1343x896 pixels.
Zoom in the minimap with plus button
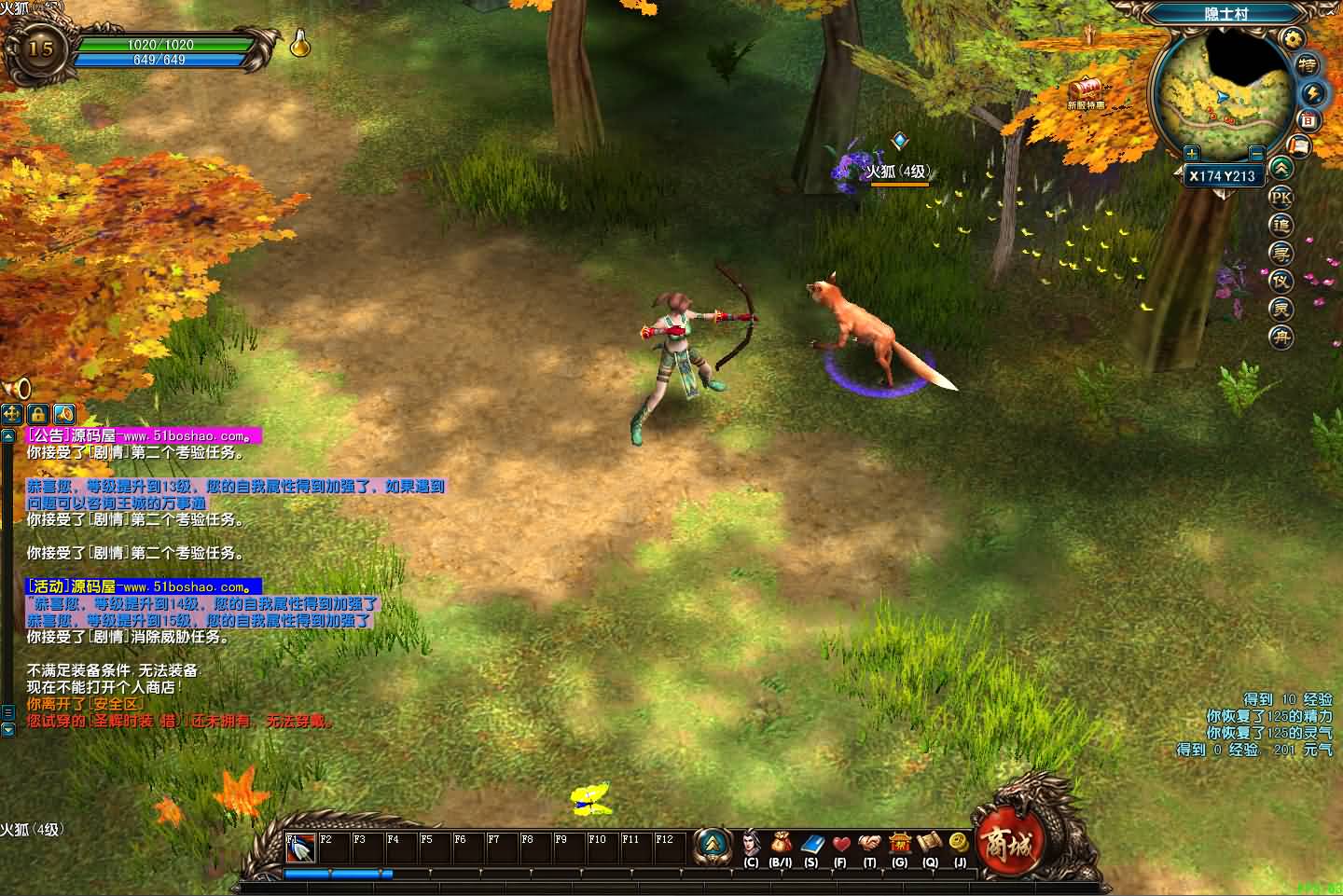[x=1191, y=153]
